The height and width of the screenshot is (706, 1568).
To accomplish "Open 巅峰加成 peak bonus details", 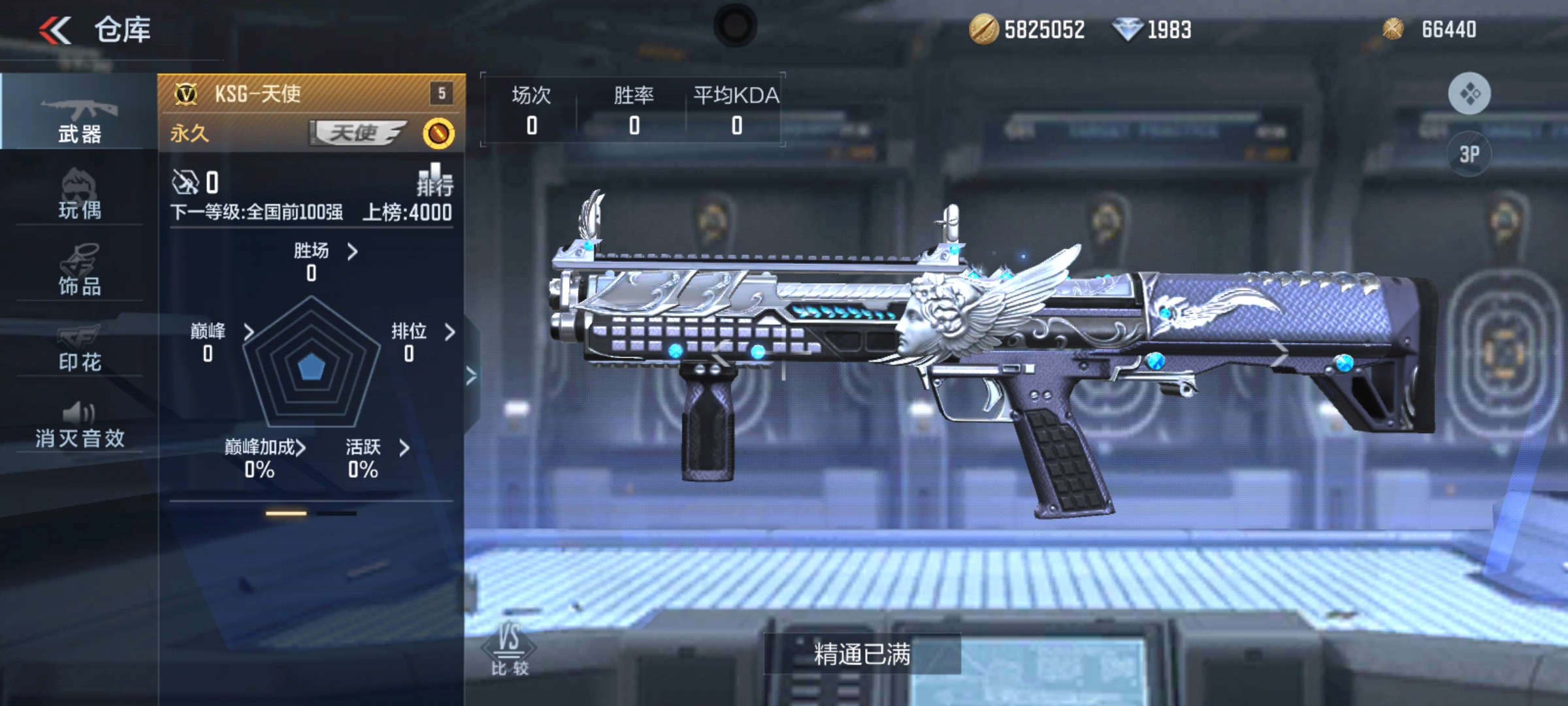I will 265,448.
